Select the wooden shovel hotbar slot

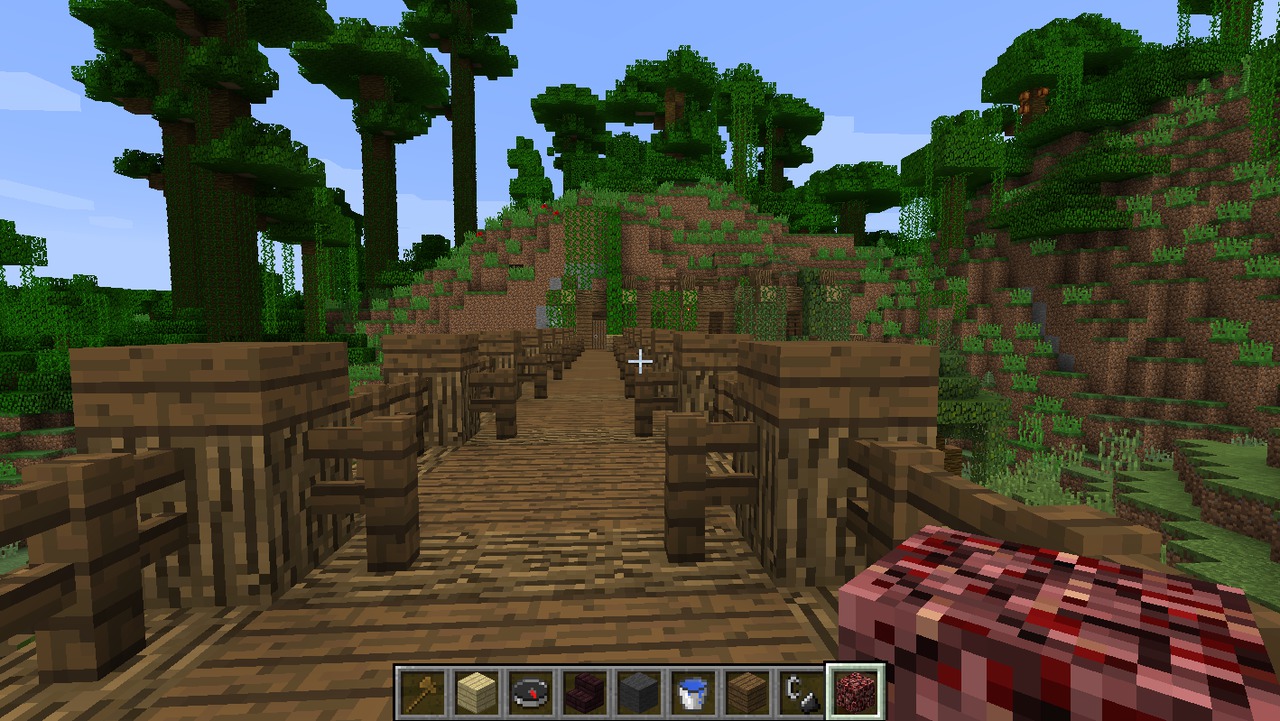pos(423,692)
